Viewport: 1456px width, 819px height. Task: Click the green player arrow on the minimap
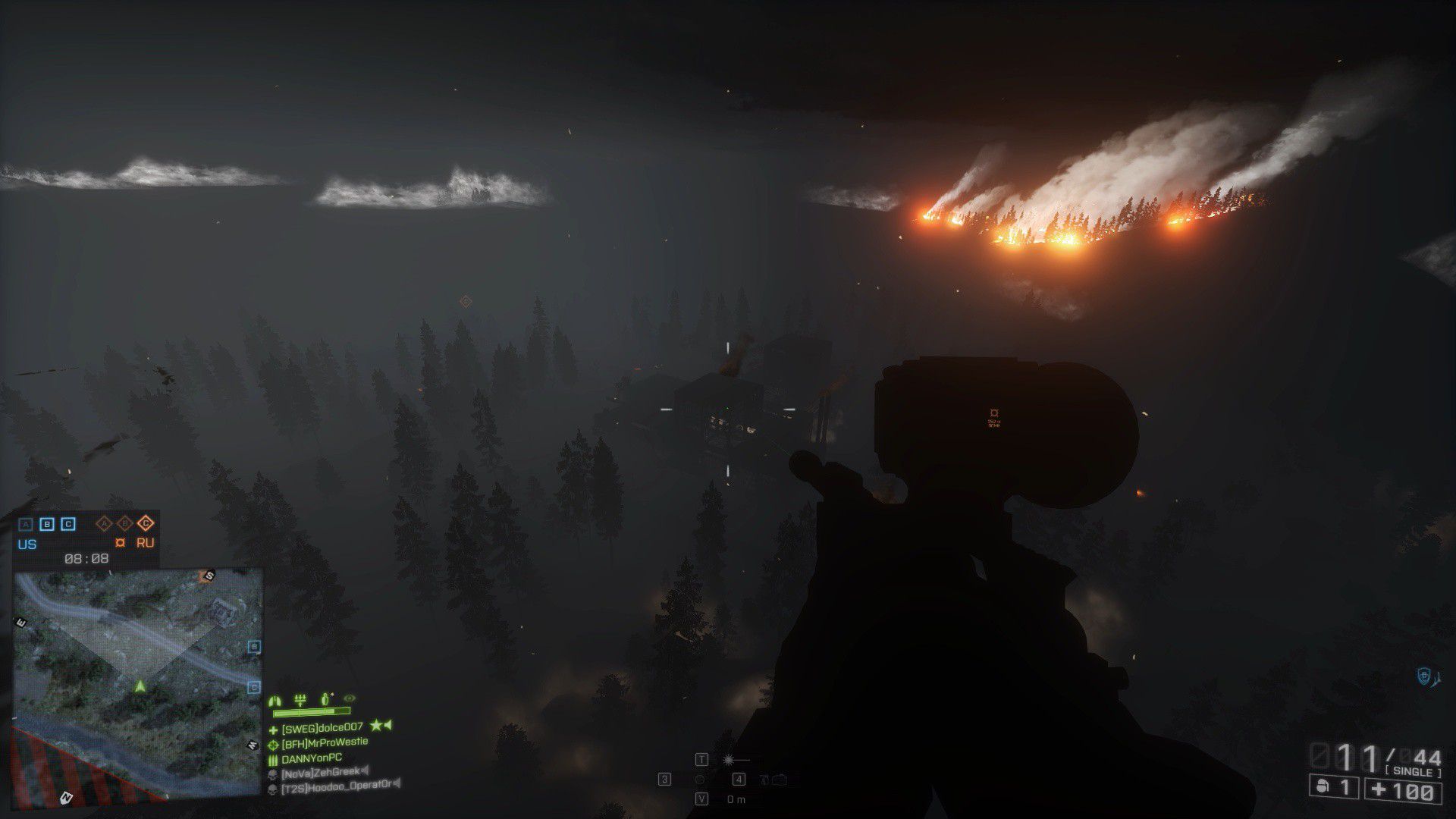click(x=140, y=686)
